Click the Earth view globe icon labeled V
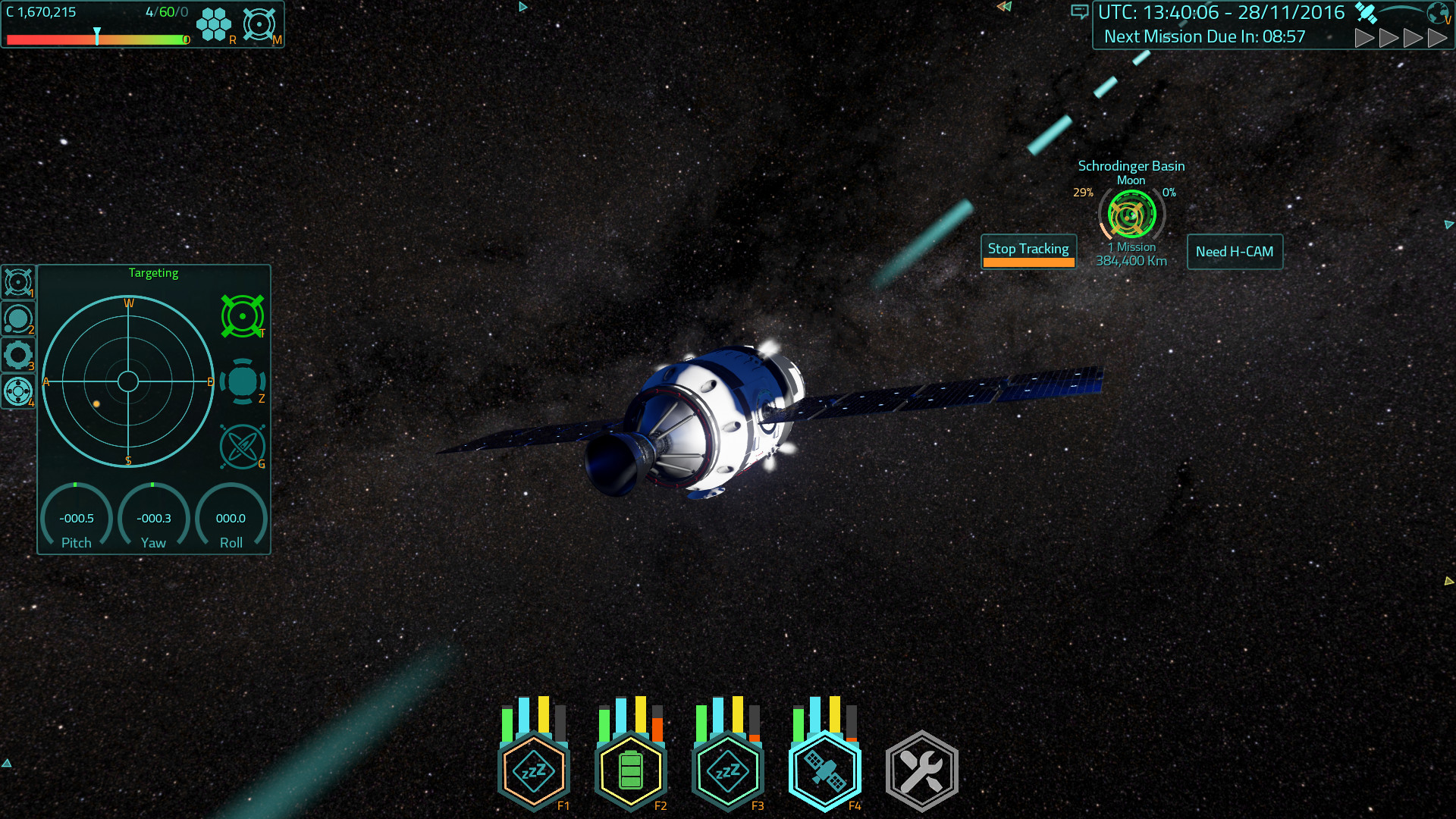Viewport: 1456px width, 819px height. [1436, 13]
